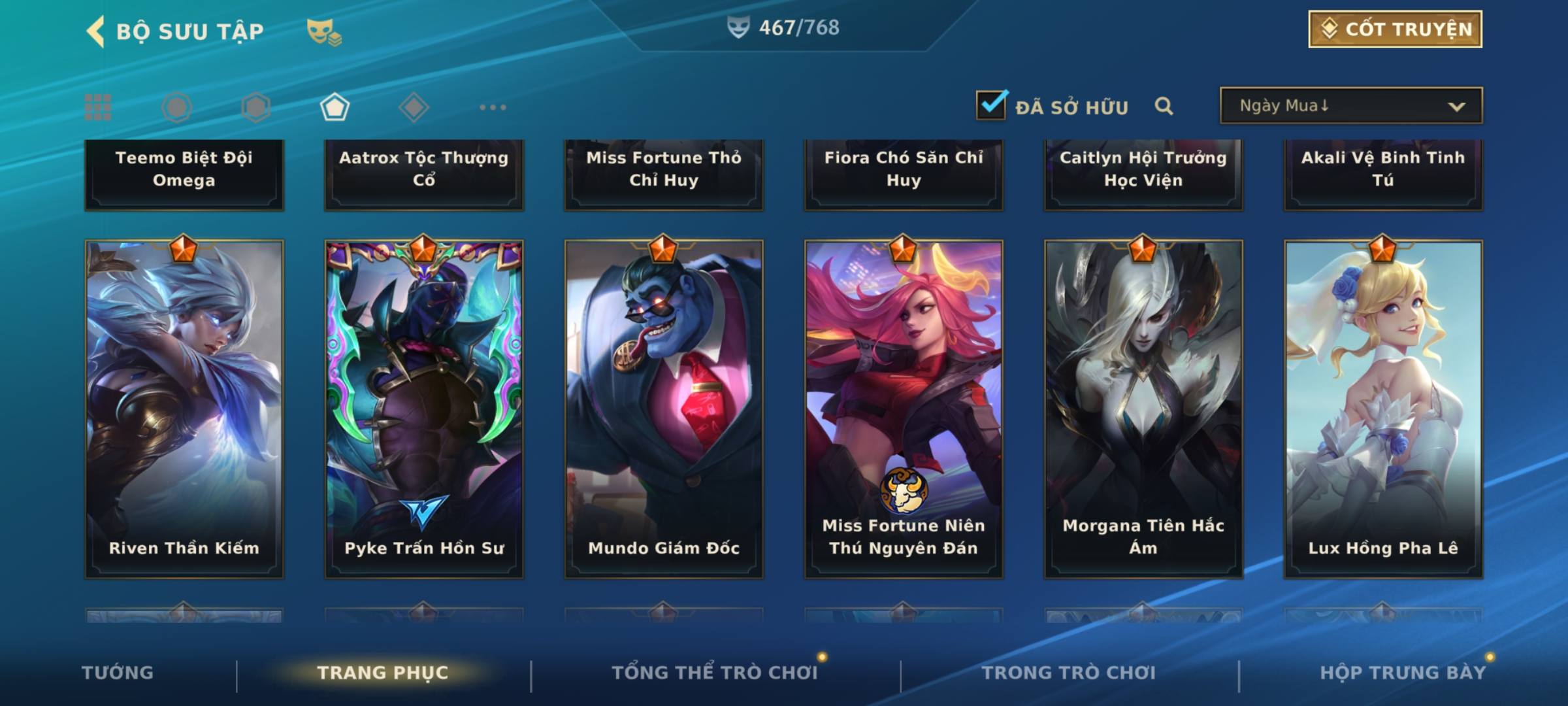The image size is (1568, 706).
Task: Switch to the Tướng tab
Action: [x=118, y=673]
